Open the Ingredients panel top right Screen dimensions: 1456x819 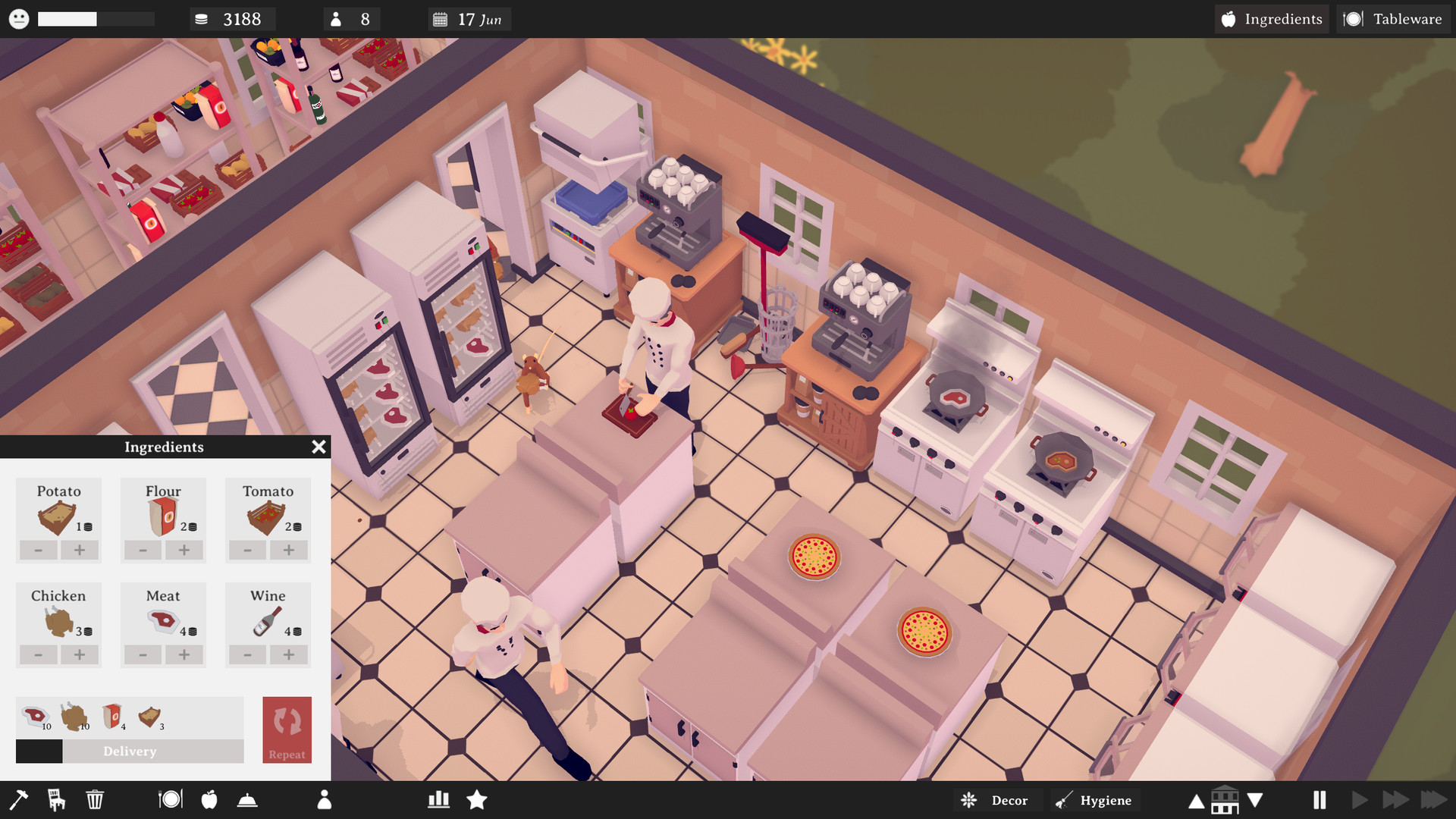pos(1271,19)
